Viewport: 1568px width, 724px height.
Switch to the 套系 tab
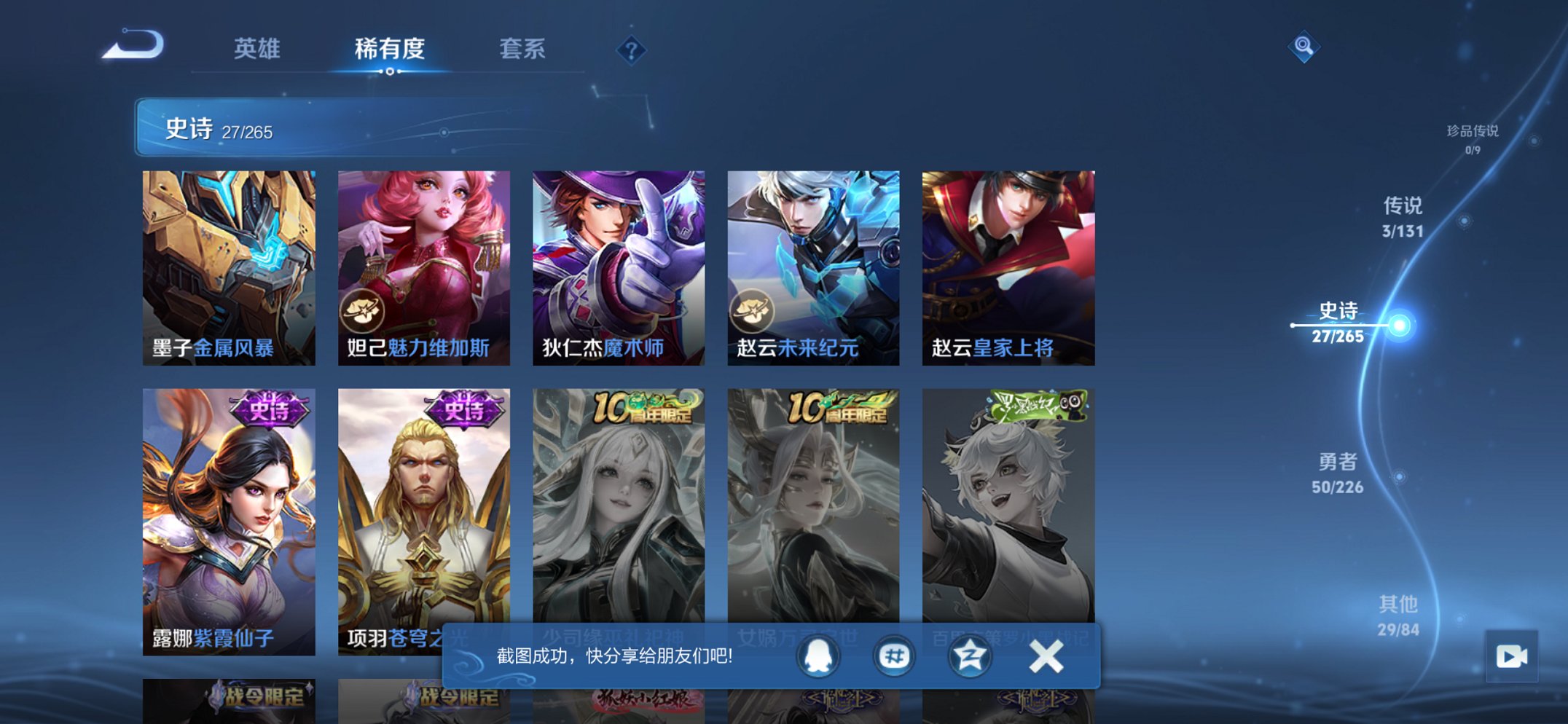coord(522,49)
